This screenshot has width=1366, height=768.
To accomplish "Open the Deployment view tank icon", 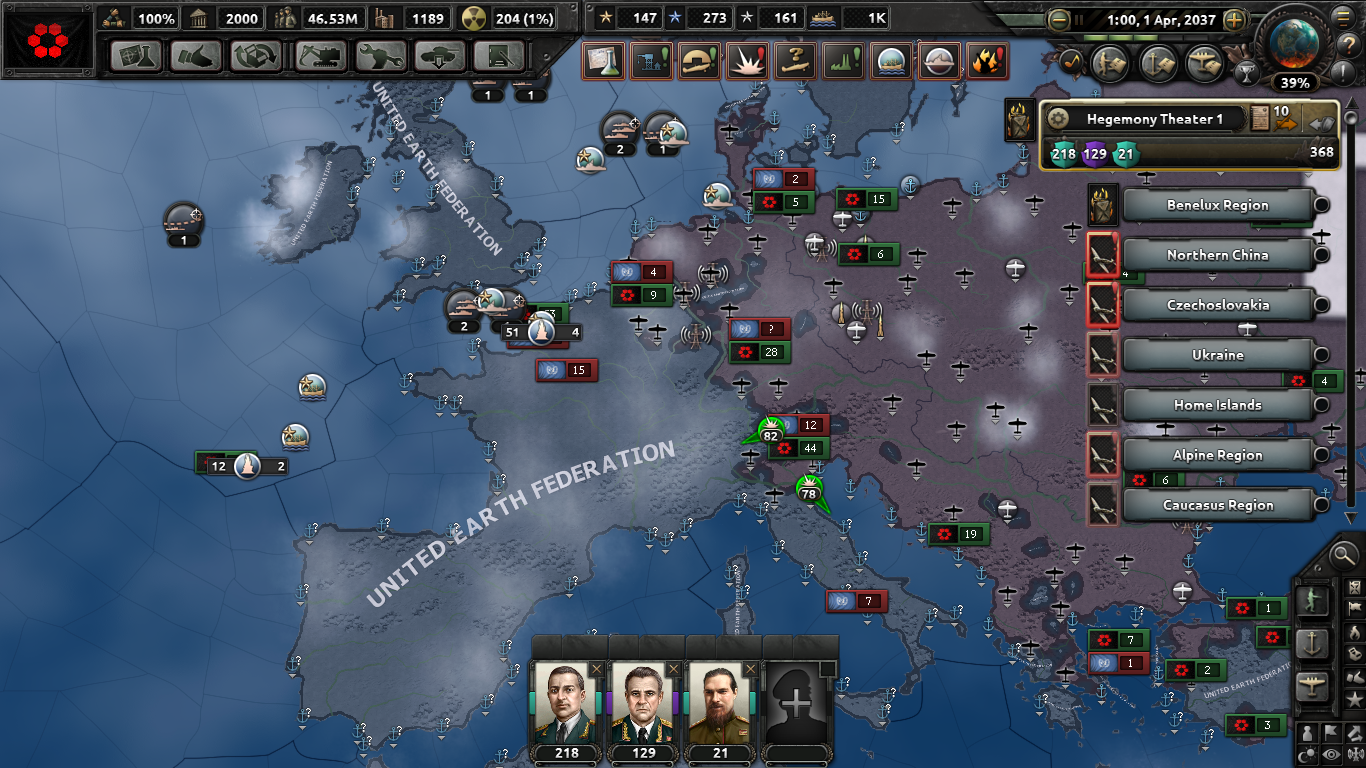I will click(438, 57).
